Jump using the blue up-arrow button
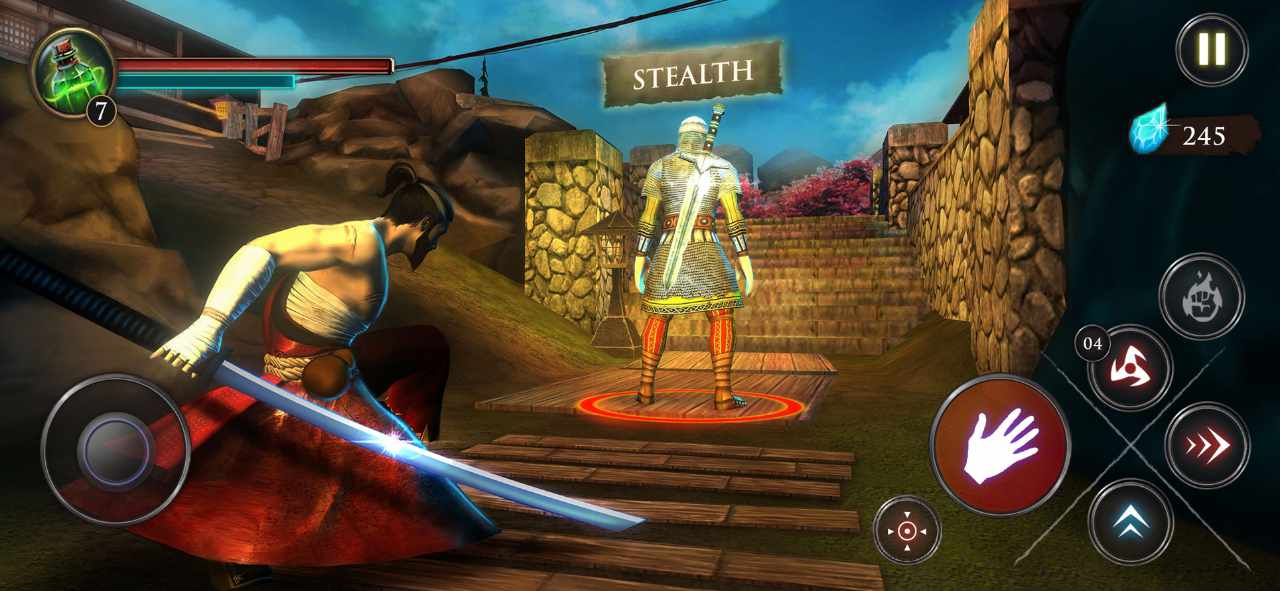 tap(1130, 521)
